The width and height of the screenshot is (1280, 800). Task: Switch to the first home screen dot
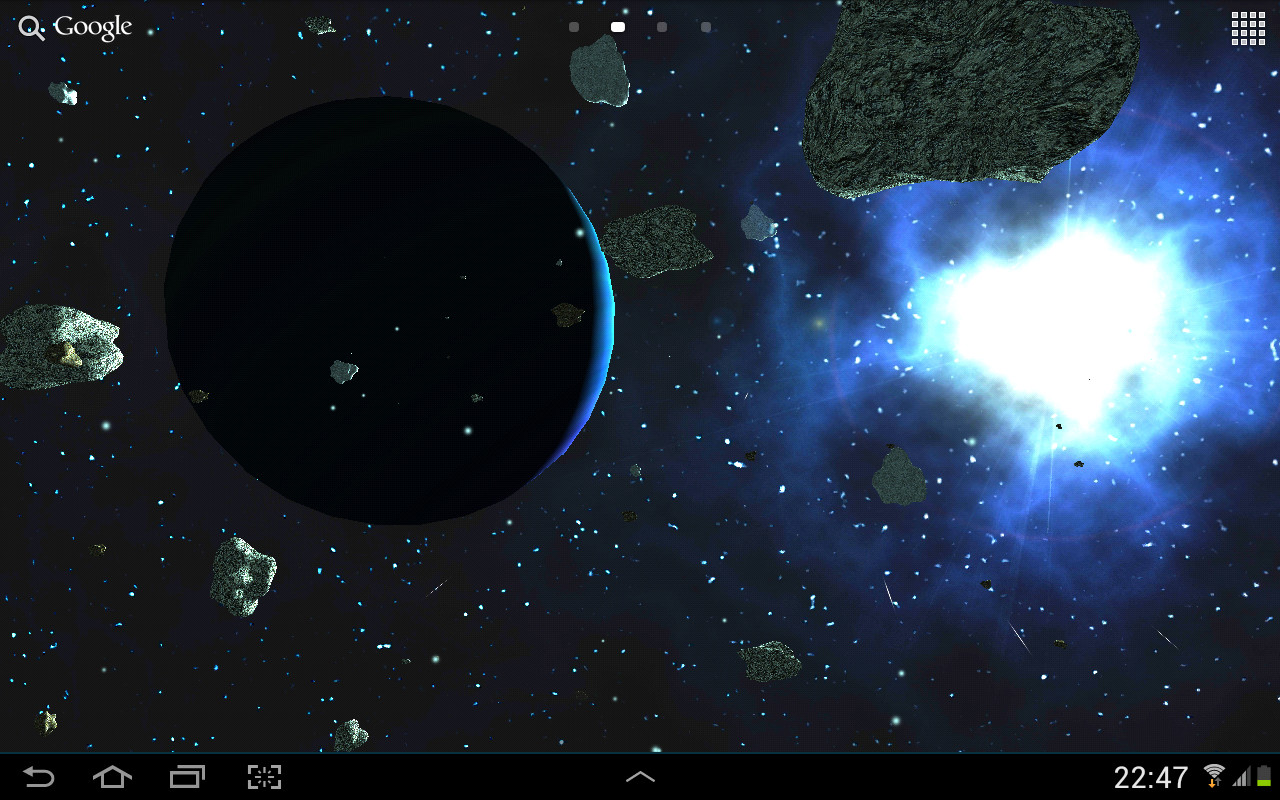[573, 27]
